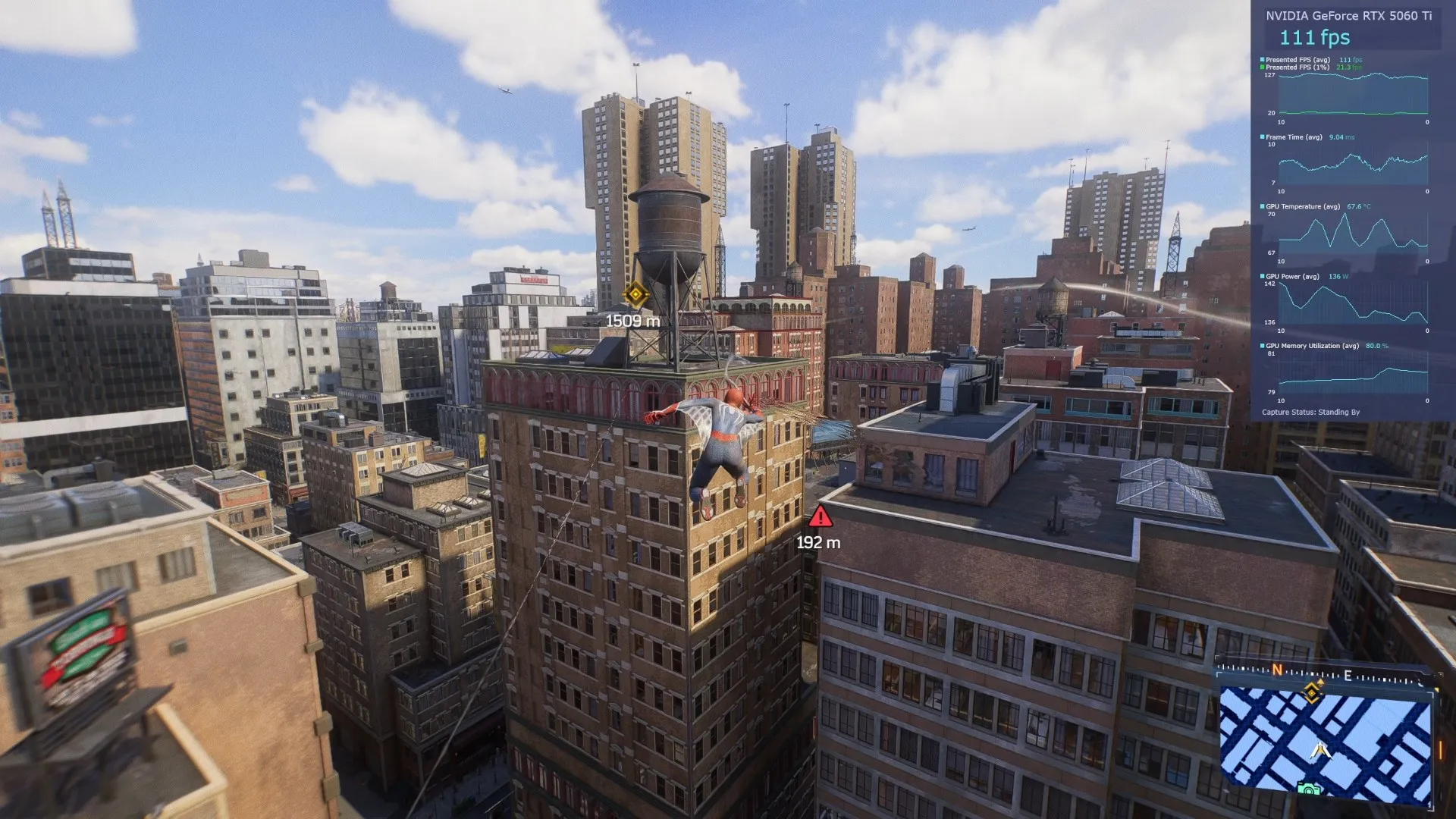The image size is (1456, 819).
Task: Click the GPU Temperature graph in overlay
Action: 1353,234
